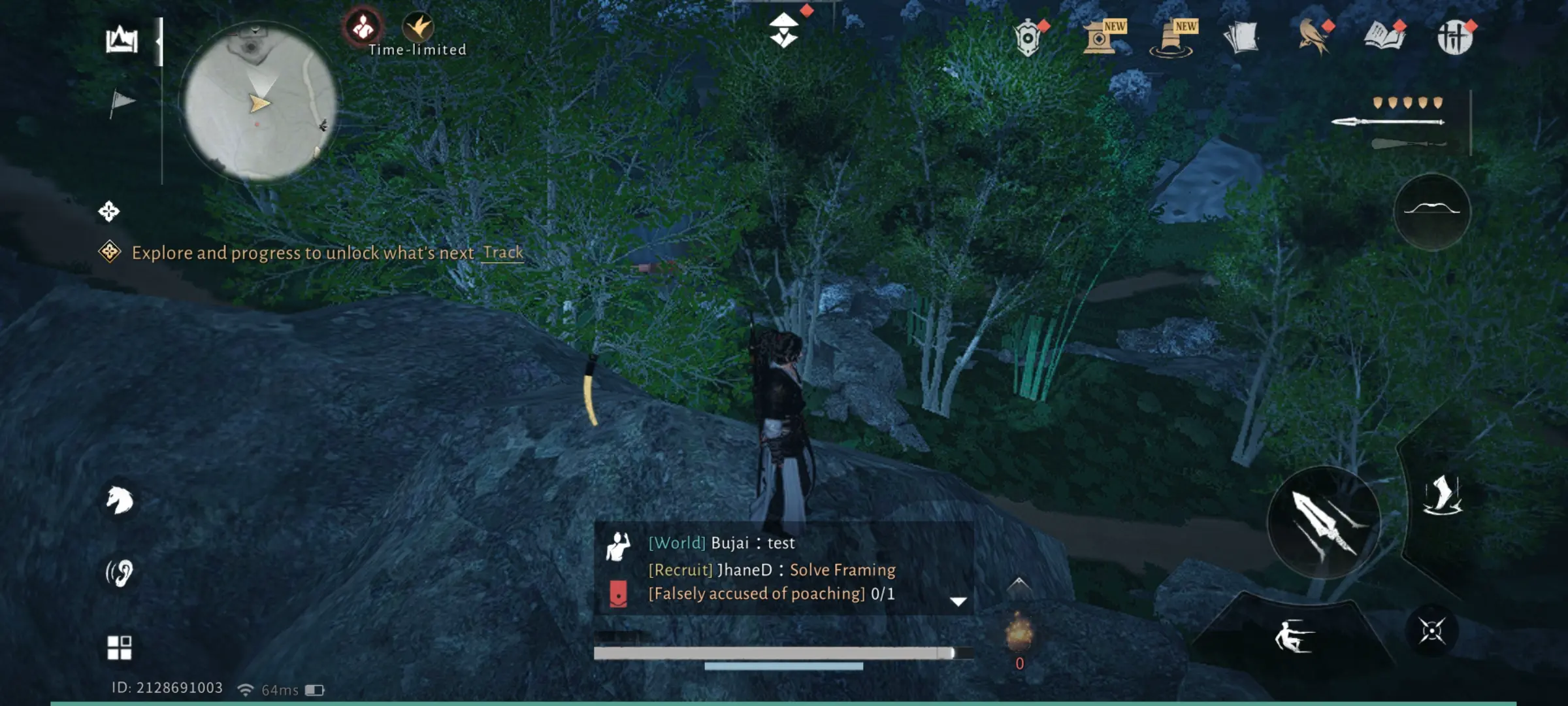
Task: Switch to the bow weapon button
Action: [1432, 210]
